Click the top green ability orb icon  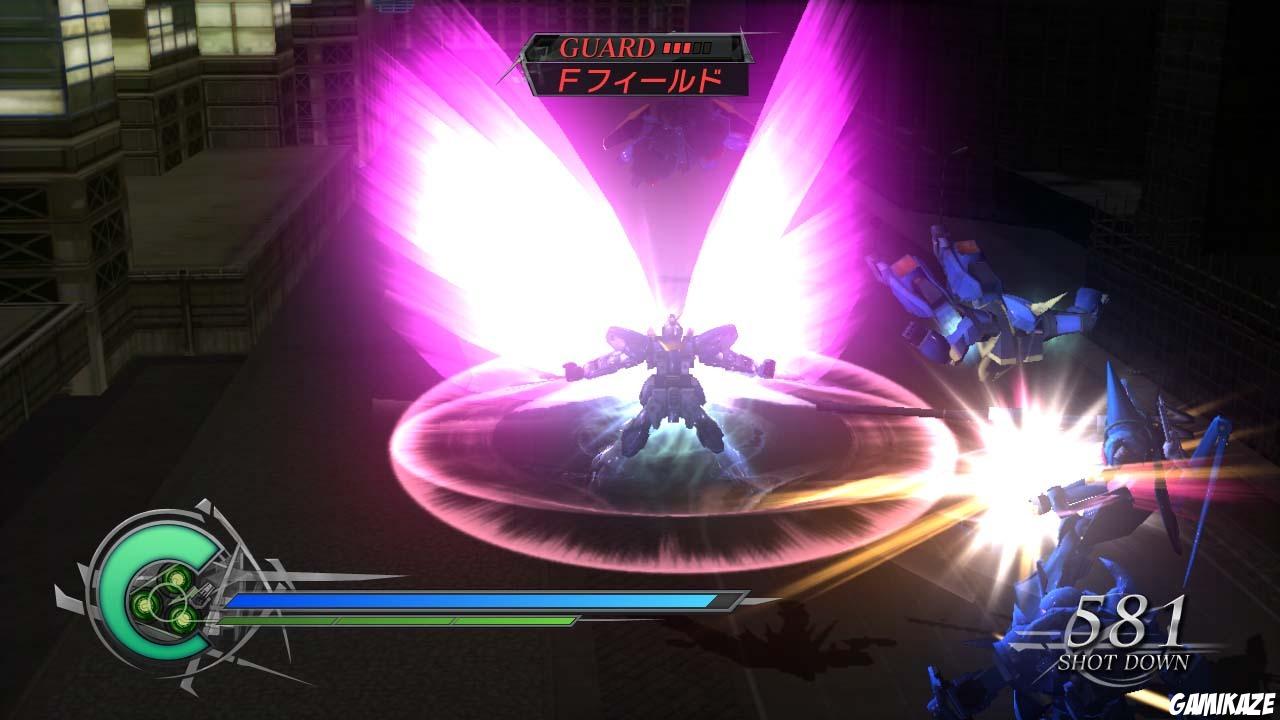[177, 577]
